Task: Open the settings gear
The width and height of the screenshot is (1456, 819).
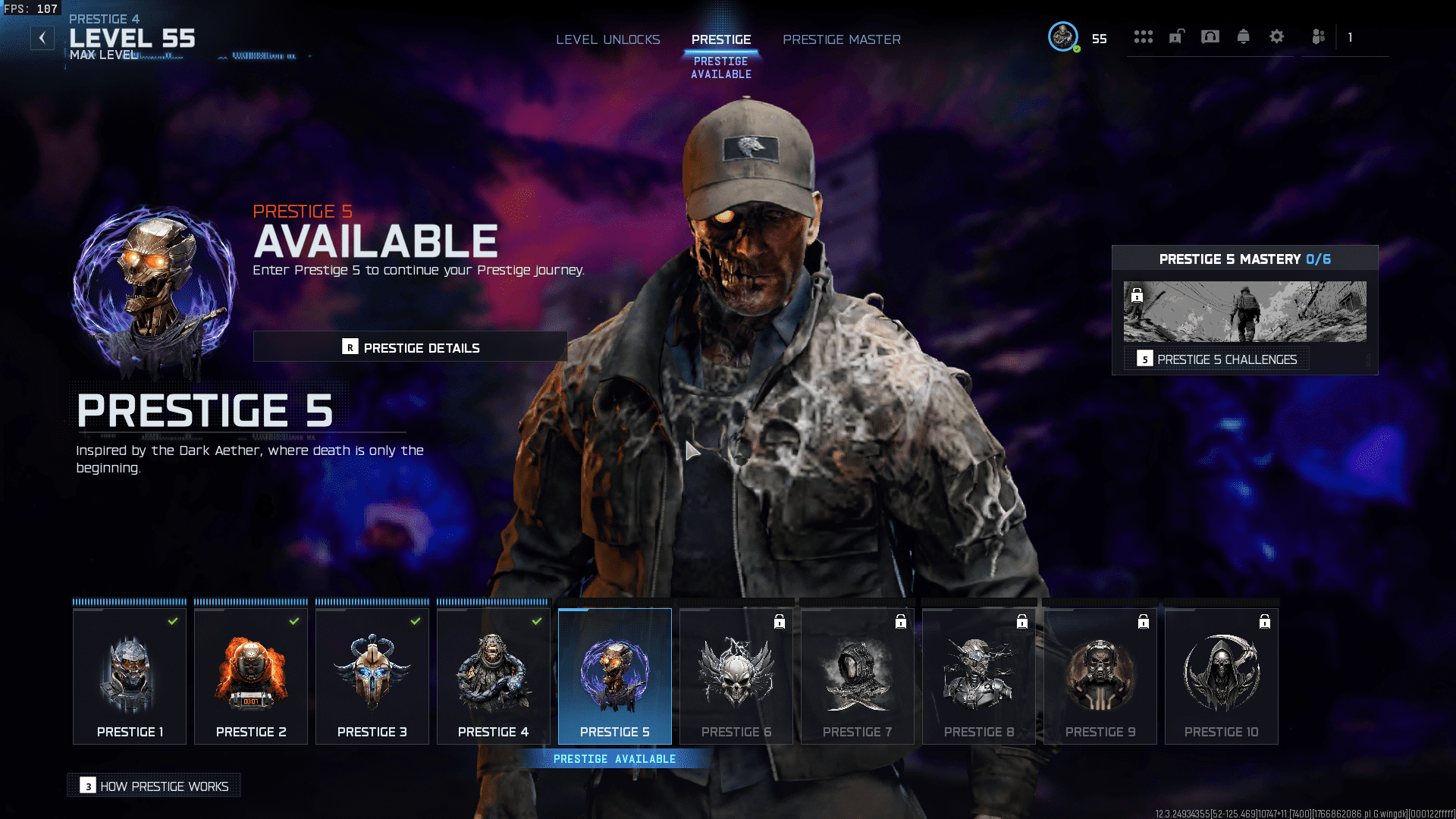Action: pos(1276,36)
